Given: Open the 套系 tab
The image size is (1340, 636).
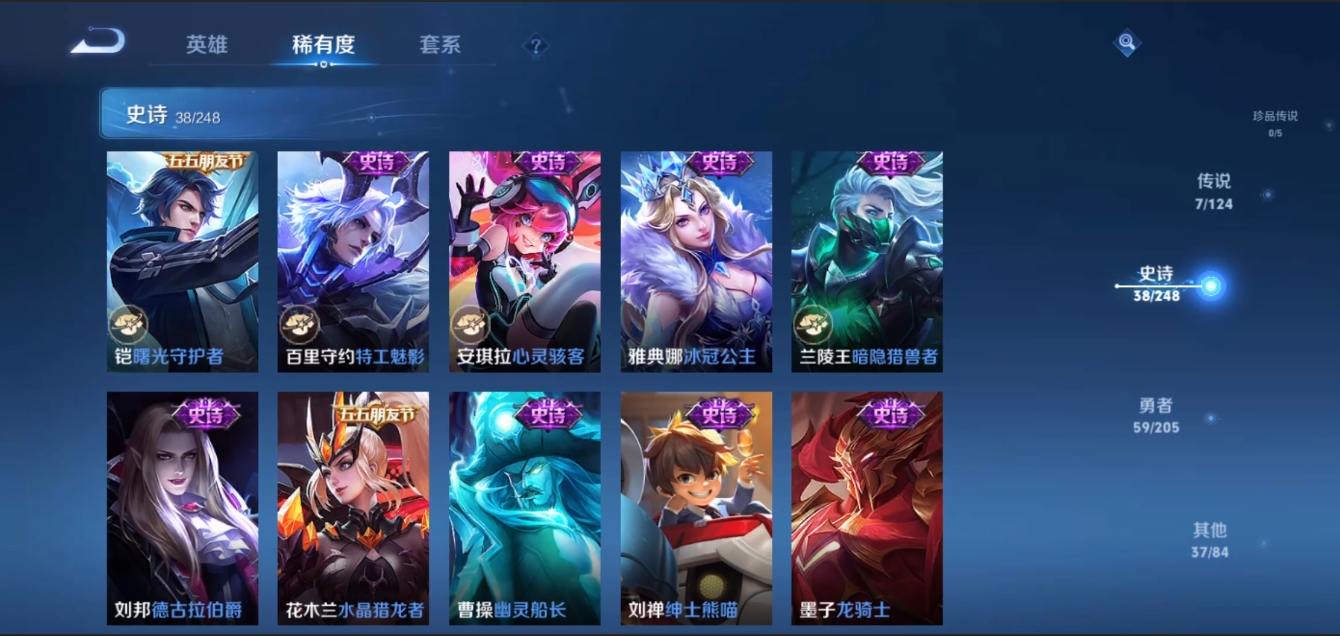Looking at the screenshot, I should click(440, 45).
